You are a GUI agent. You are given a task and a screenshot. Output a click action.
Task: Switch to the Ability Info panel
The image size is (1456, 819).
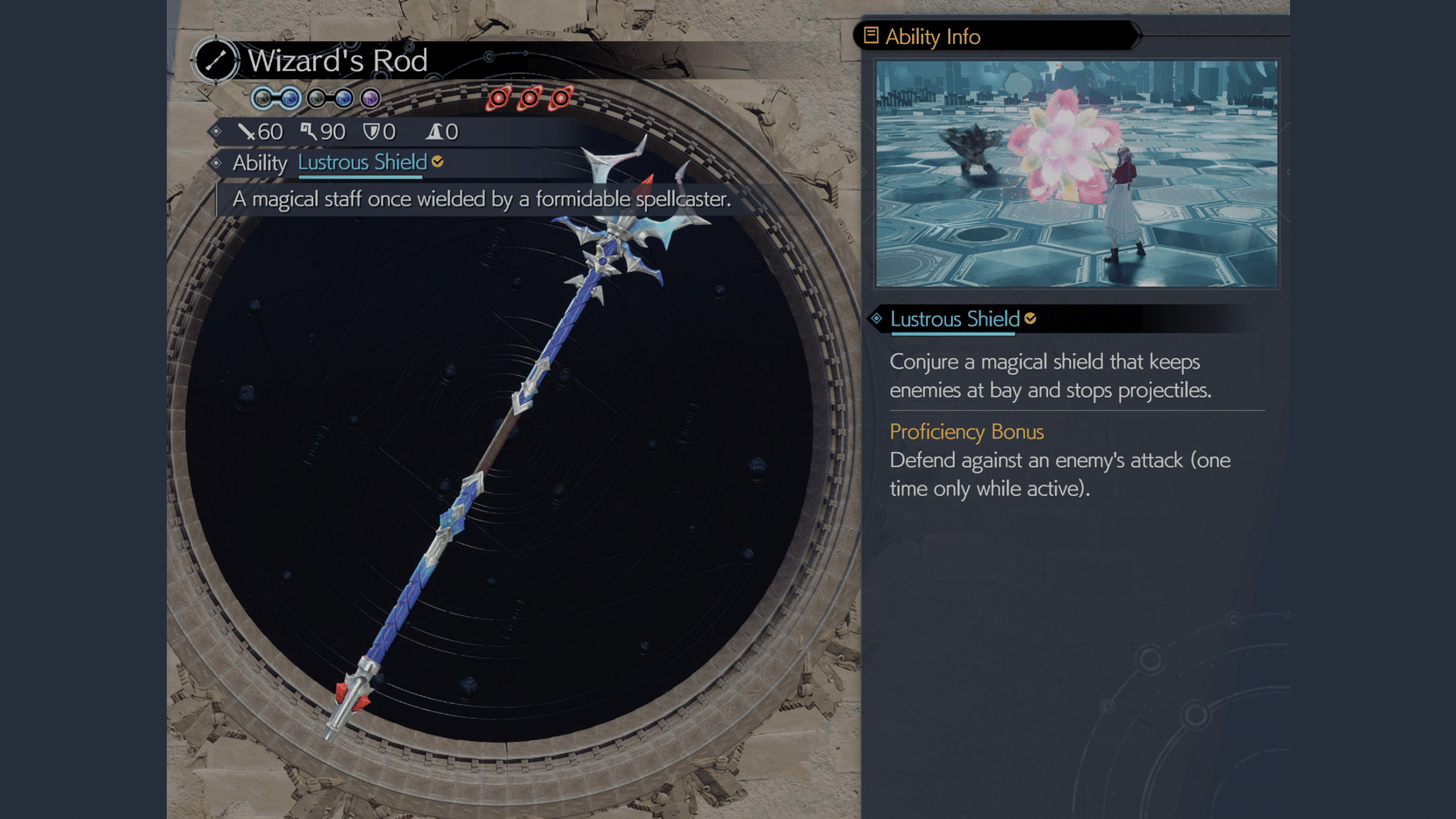coord(932,36)
